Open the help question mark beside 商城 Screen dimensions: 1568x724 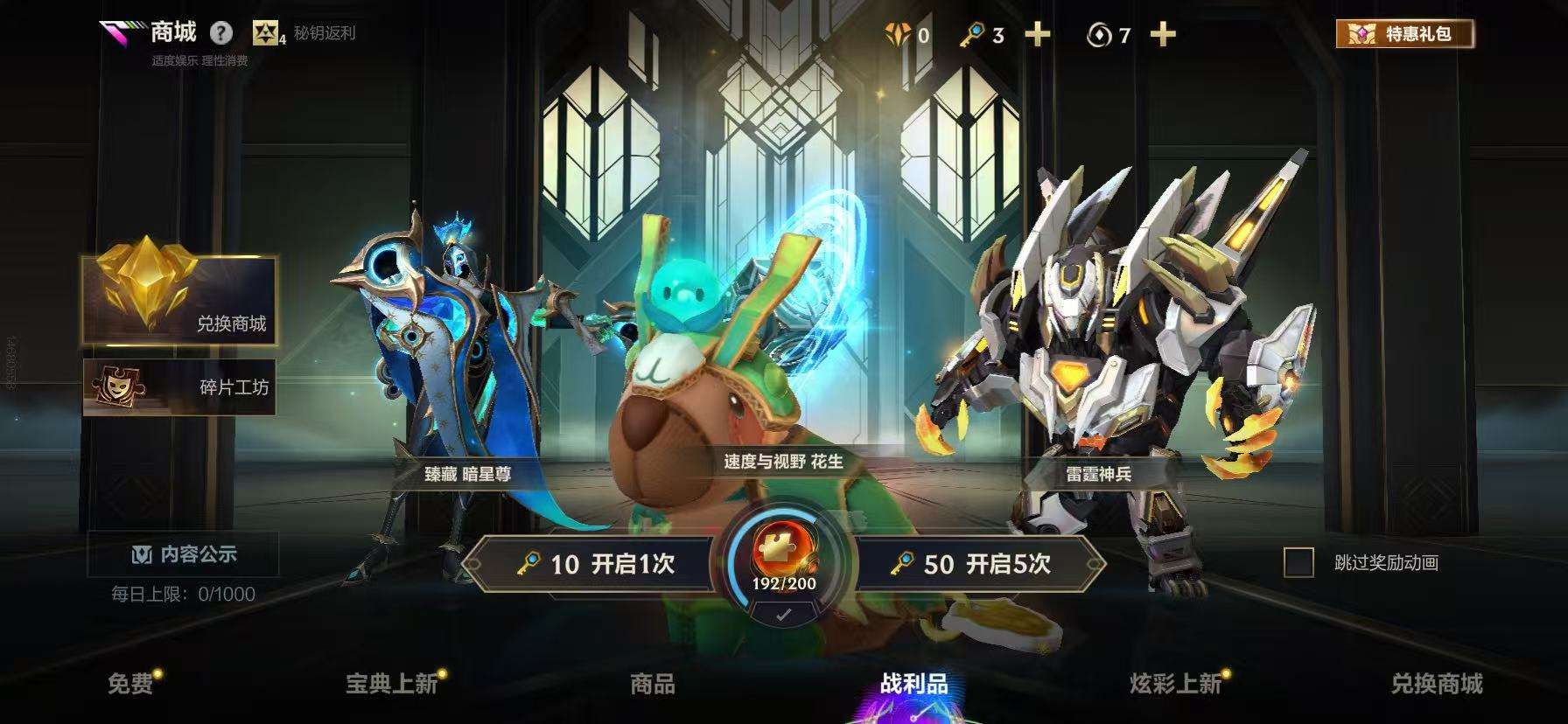tap(220, 34)
